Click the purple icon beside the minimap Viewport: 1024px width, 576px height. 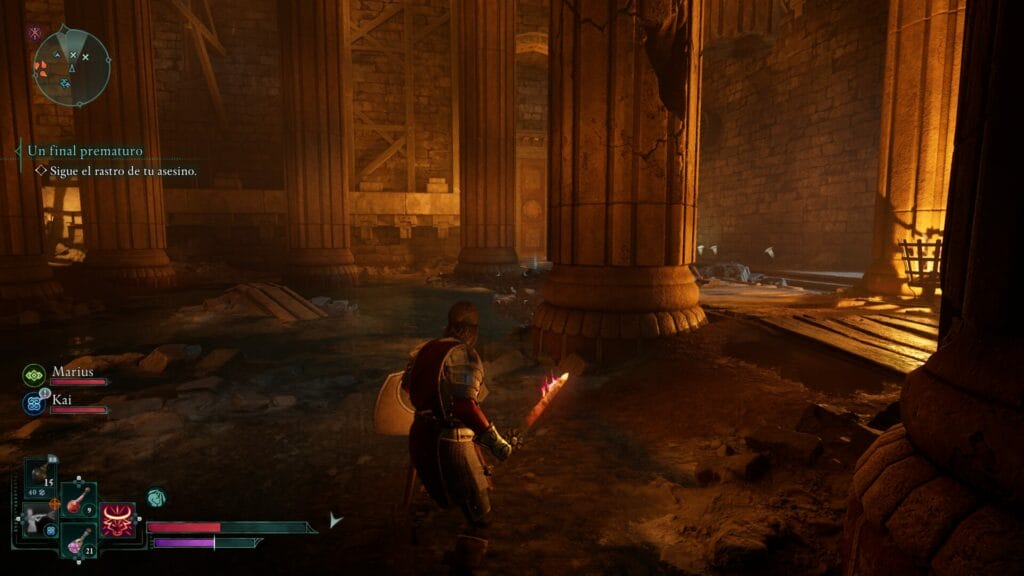35,33
